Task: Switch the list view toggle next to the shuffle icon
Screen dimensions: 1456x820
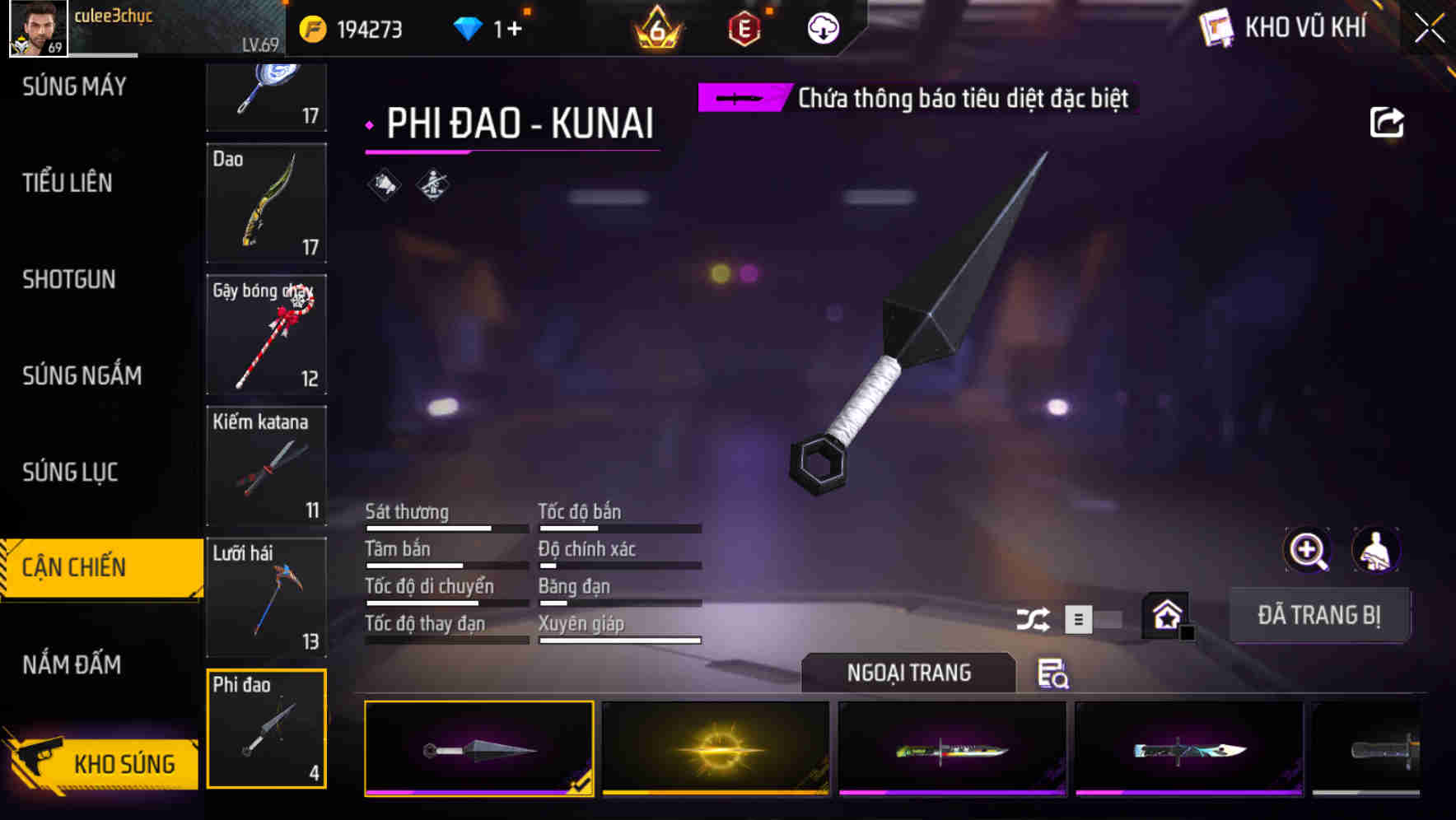Action: pos(1079,618)
